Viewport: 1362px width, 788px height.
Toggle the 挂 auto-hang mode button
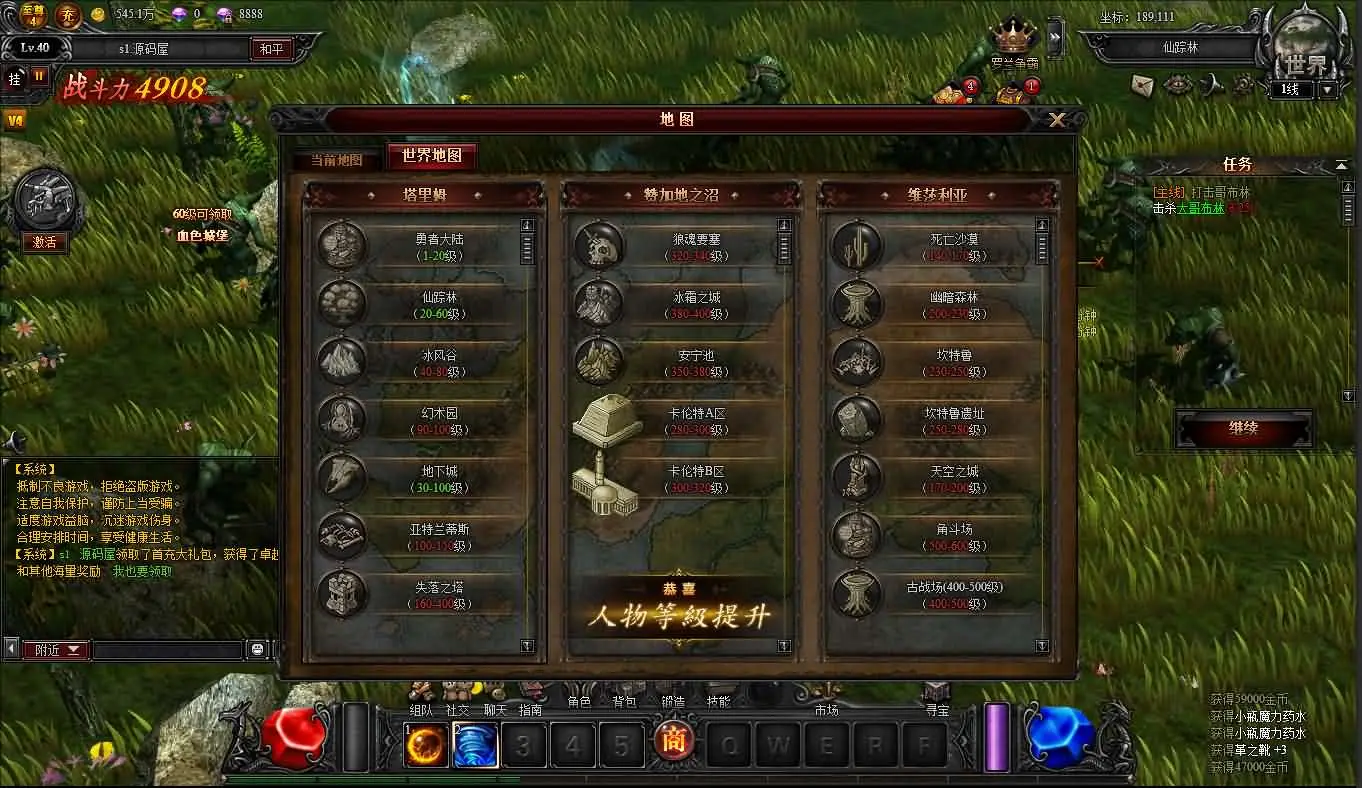click(14, 79)
